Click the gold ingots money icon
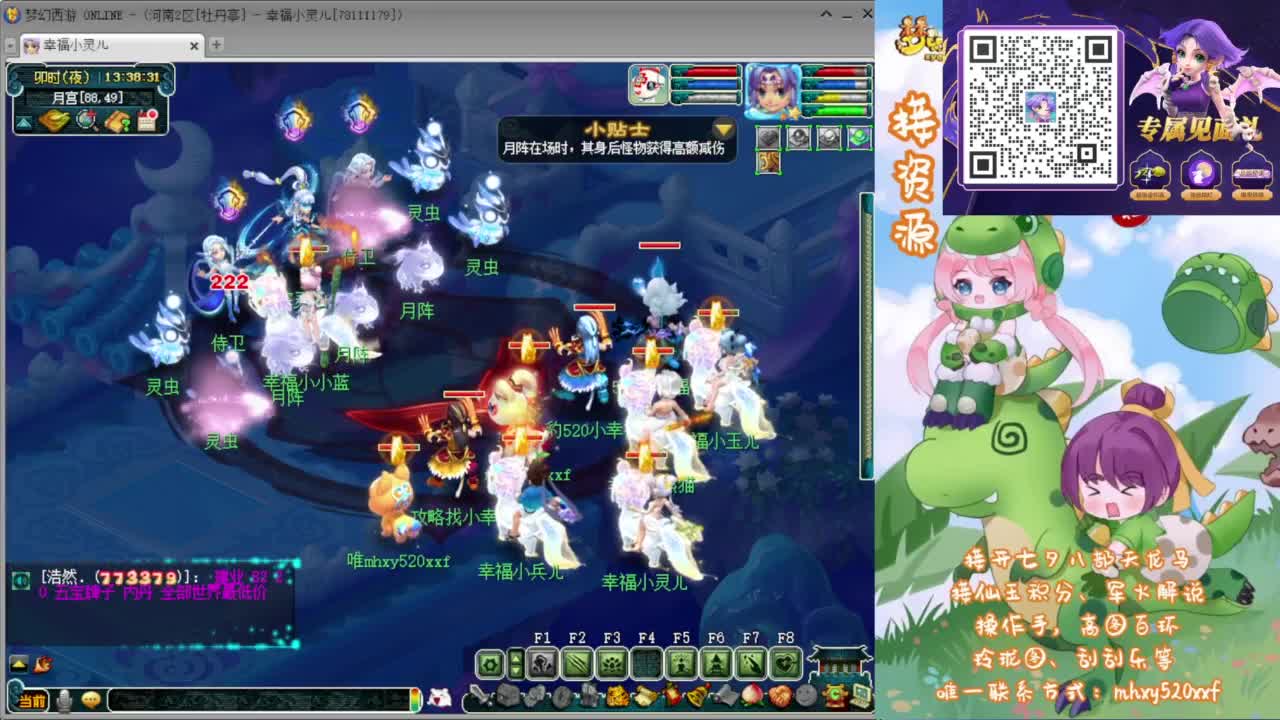1280x720 pixels. pyautogui.click(x=53, y=120)
